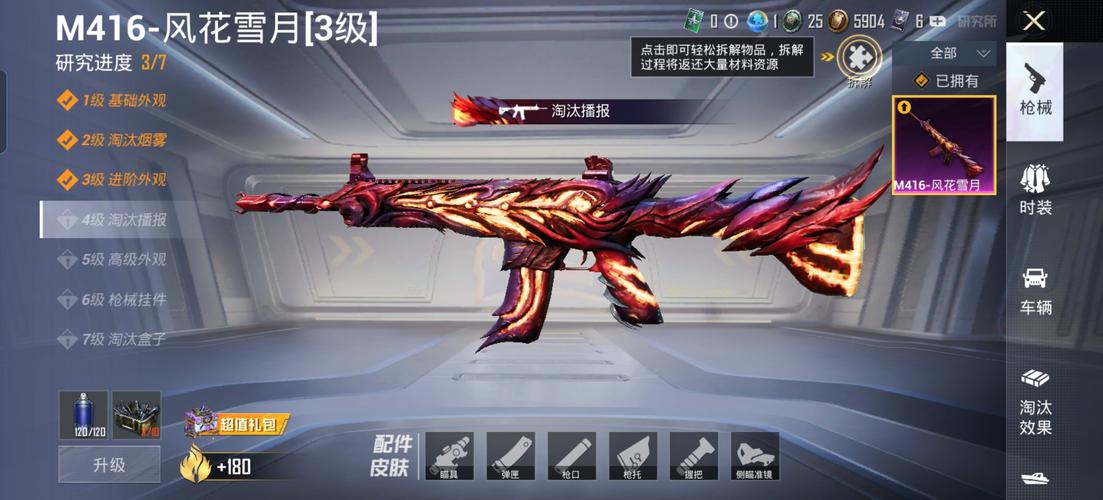The width and height of the screenshot is (1103, 500).
Task: Choose level 3 进阶外观 entry
Action: click(x=112, y=180)
